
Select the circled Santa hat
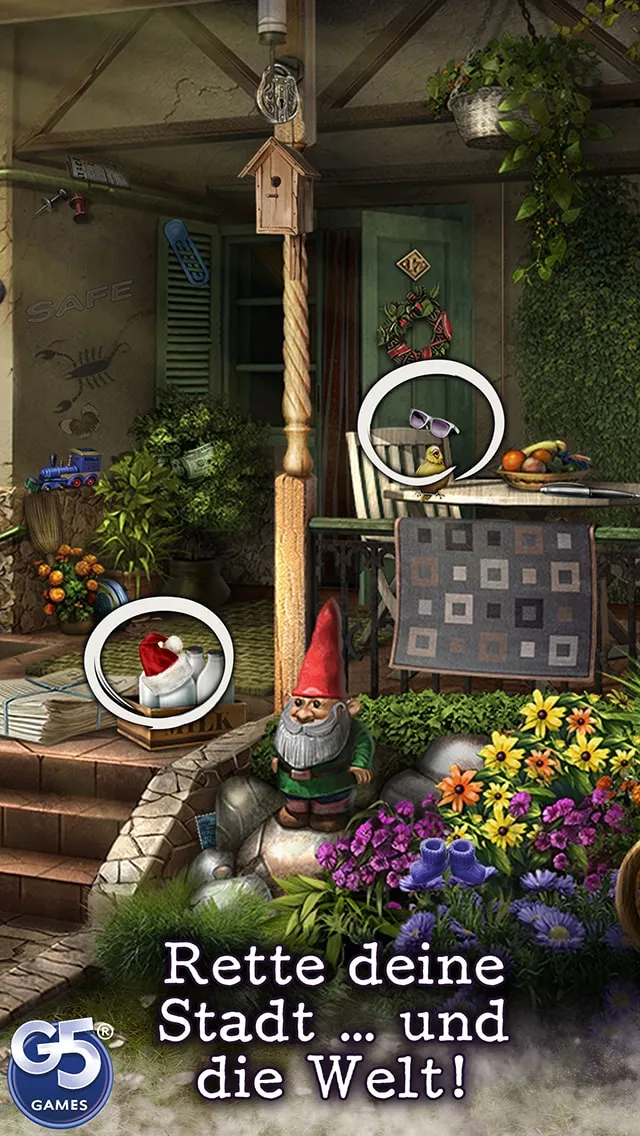click(160, 655)
